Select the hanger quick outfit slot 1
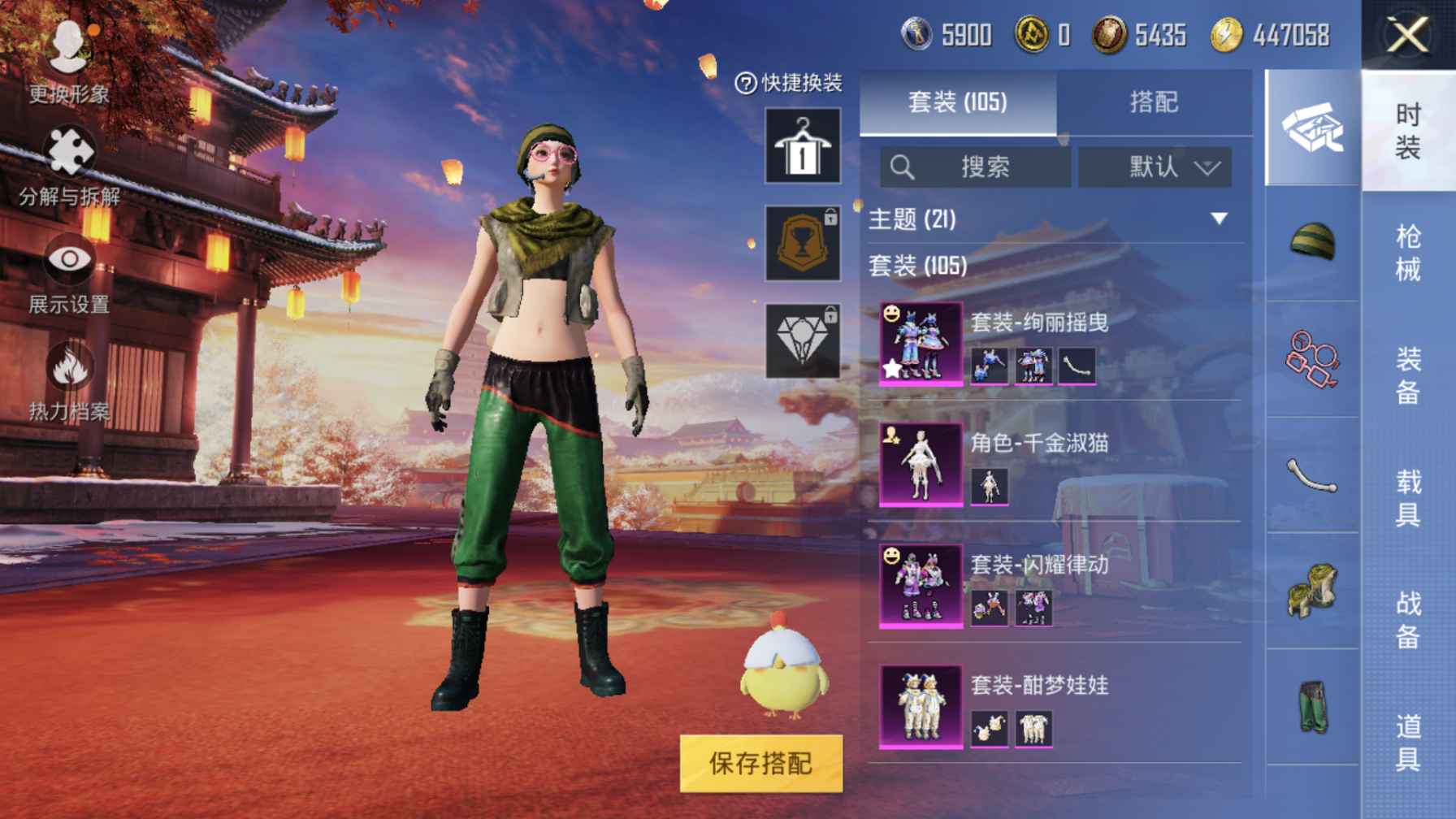This screenshot has height=819, width=1456. [x=803, y=146]
